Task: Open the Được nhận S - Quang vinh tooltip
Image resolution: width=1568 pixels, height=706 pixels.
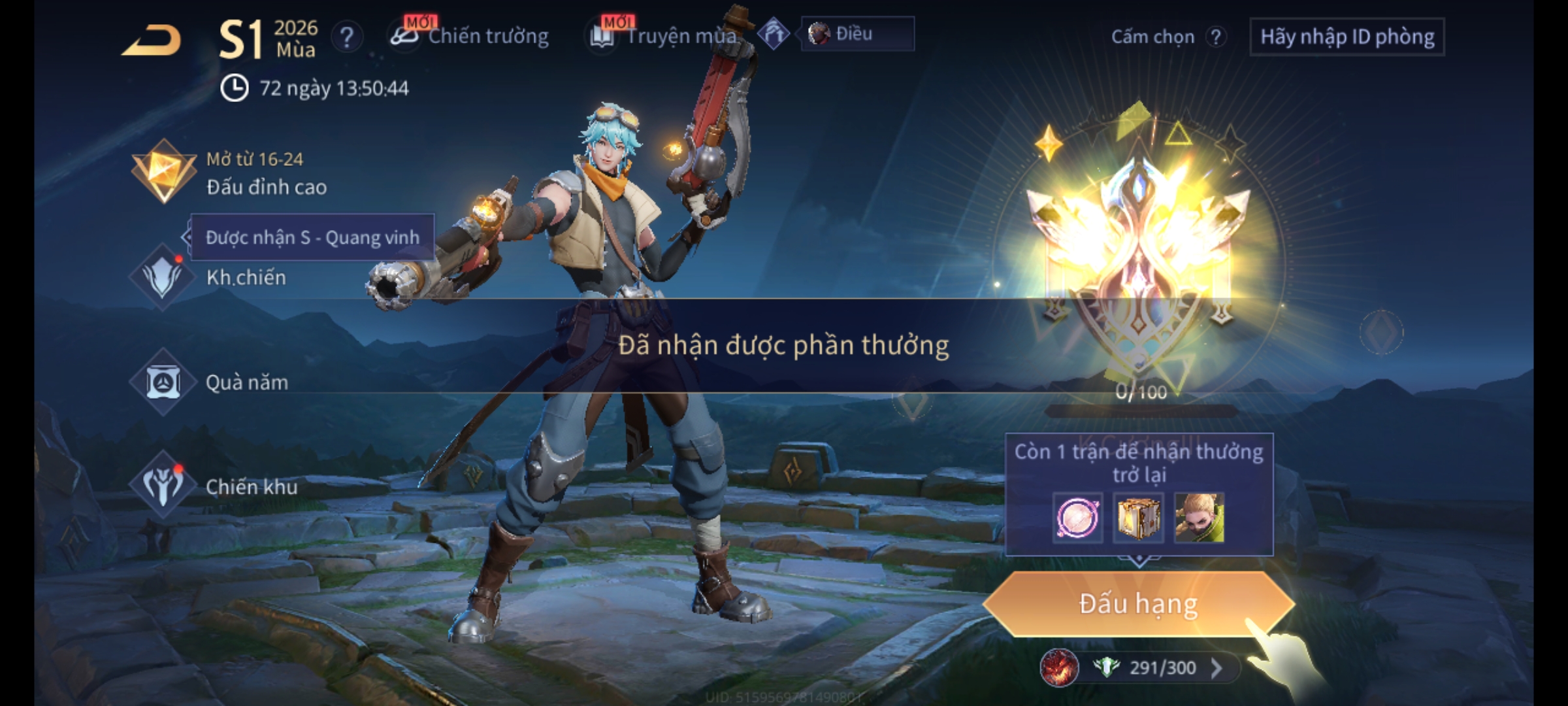Action: pos(312,237)
